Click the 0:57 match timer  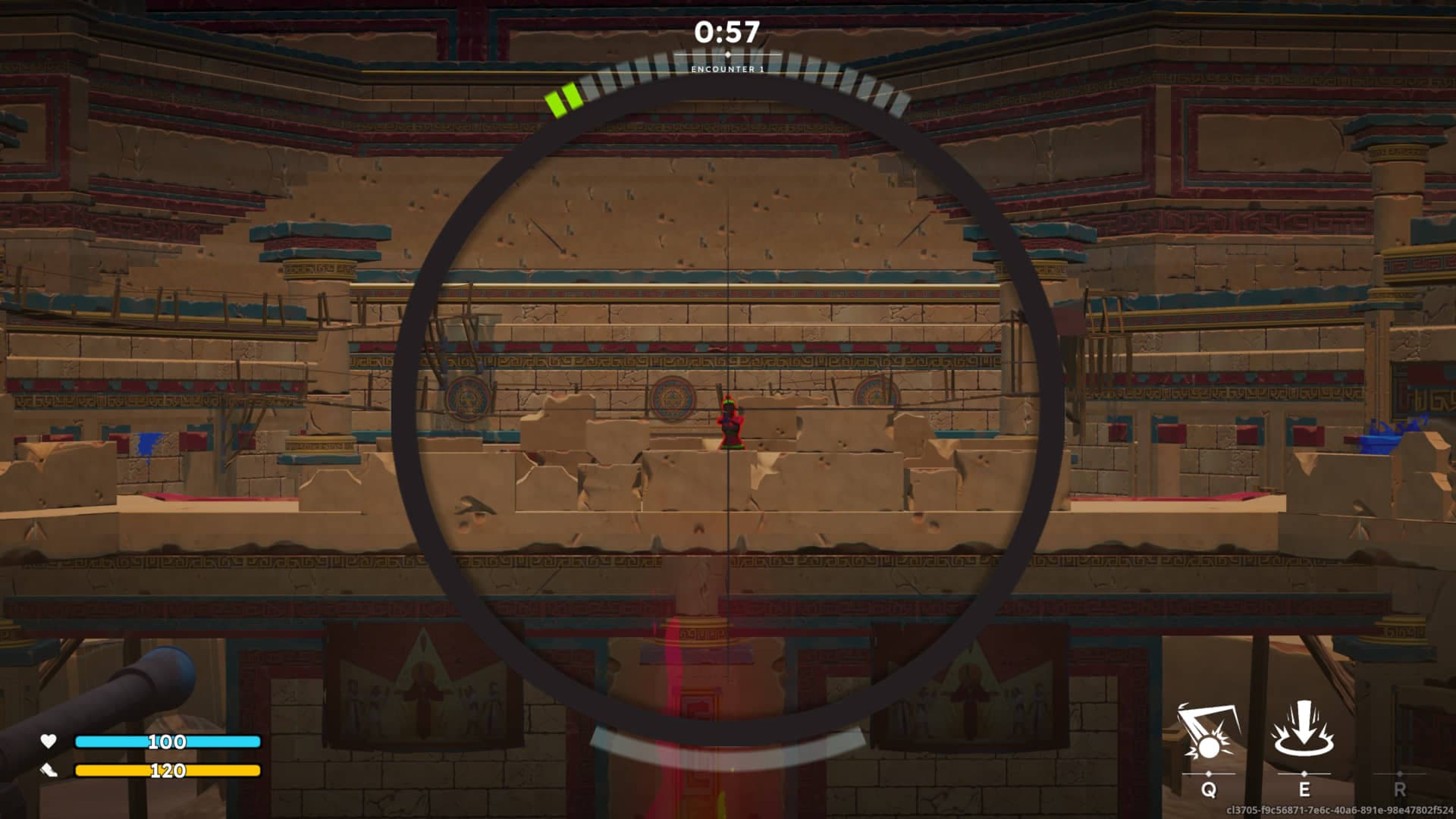coord(727,32)
